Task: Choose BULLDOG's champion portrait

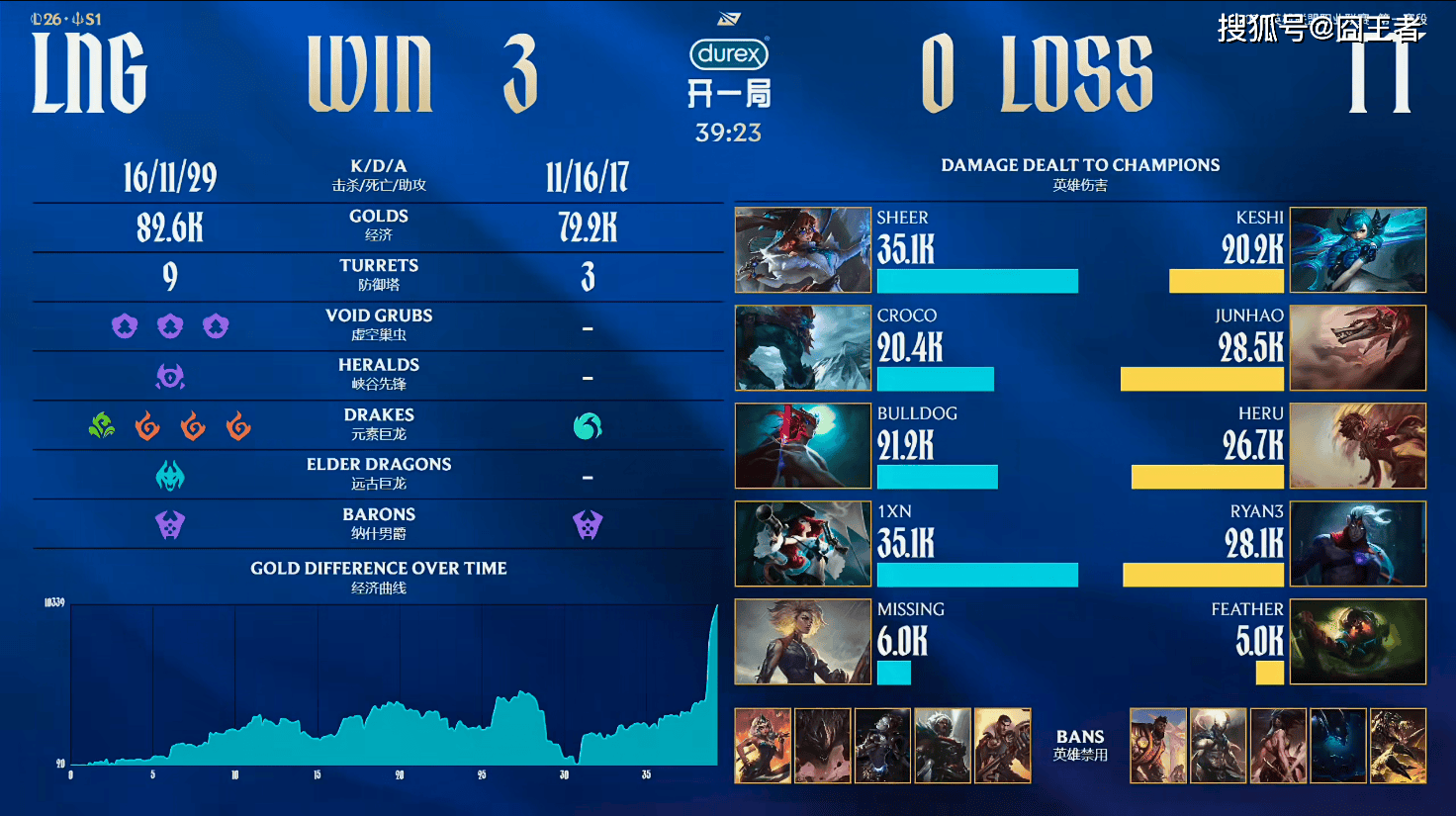Action: [x=802, y=445]
